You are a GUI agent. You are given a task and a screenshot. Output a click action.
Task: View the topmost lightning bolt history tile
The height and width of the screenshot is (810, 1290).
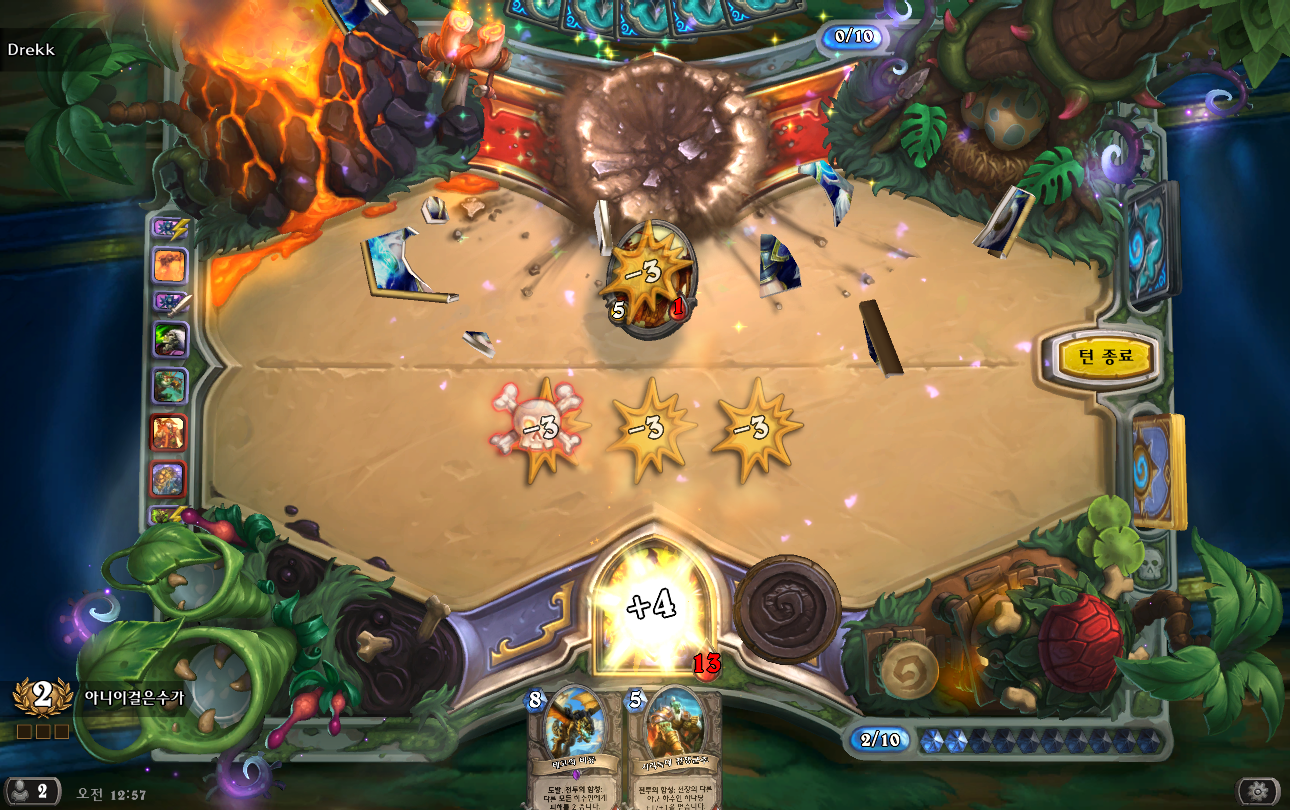[x=168, y=228]
